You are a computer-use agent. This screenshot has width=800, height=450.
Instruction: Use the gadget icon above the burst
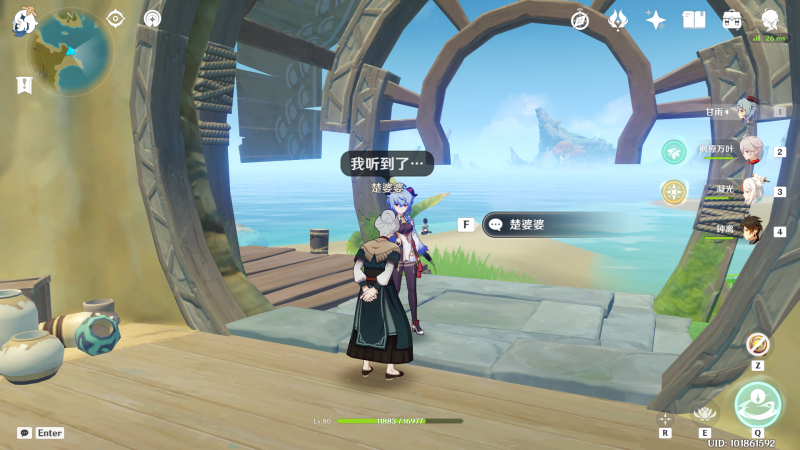(758, 344)
